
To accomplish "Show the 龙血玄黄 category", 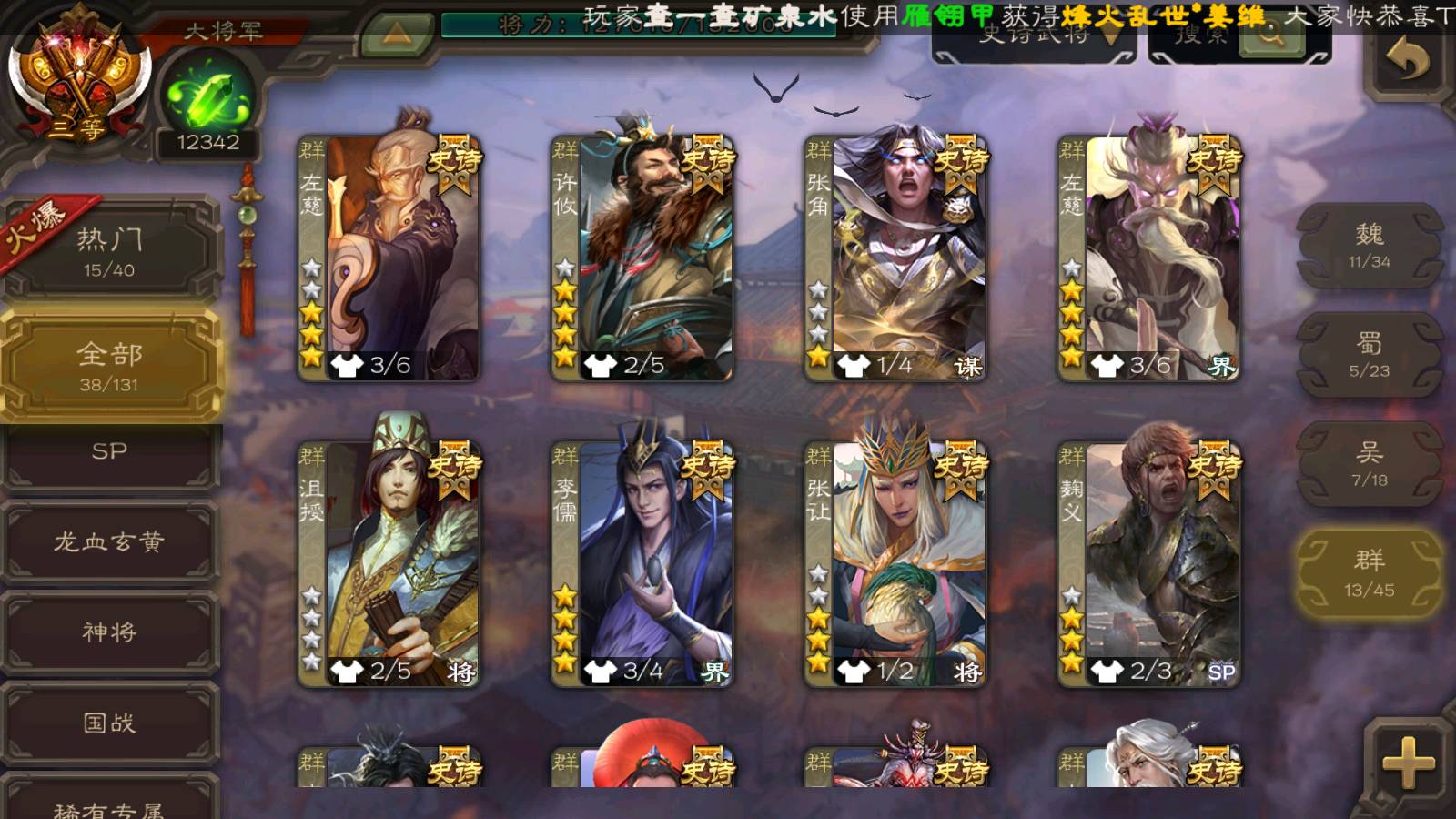I will tap(109, 542).
